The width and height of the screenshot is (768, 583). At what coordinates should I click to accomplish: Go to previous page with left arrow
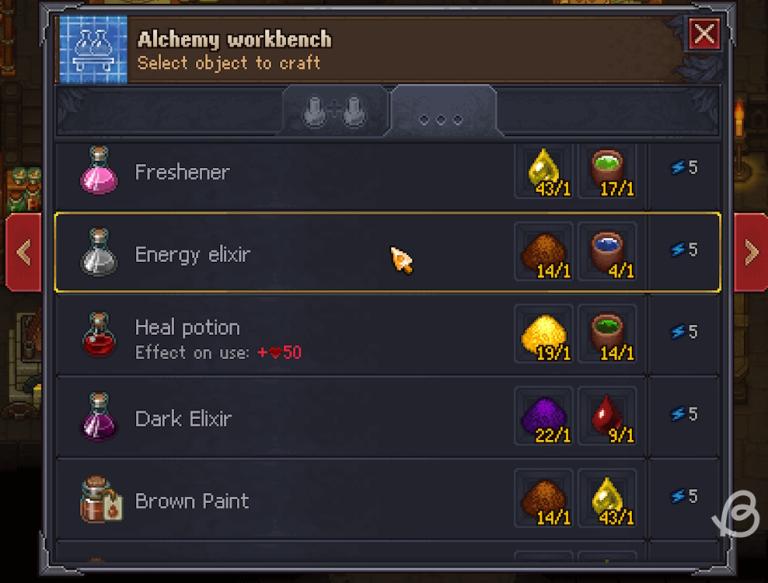(x=23, y=252)
